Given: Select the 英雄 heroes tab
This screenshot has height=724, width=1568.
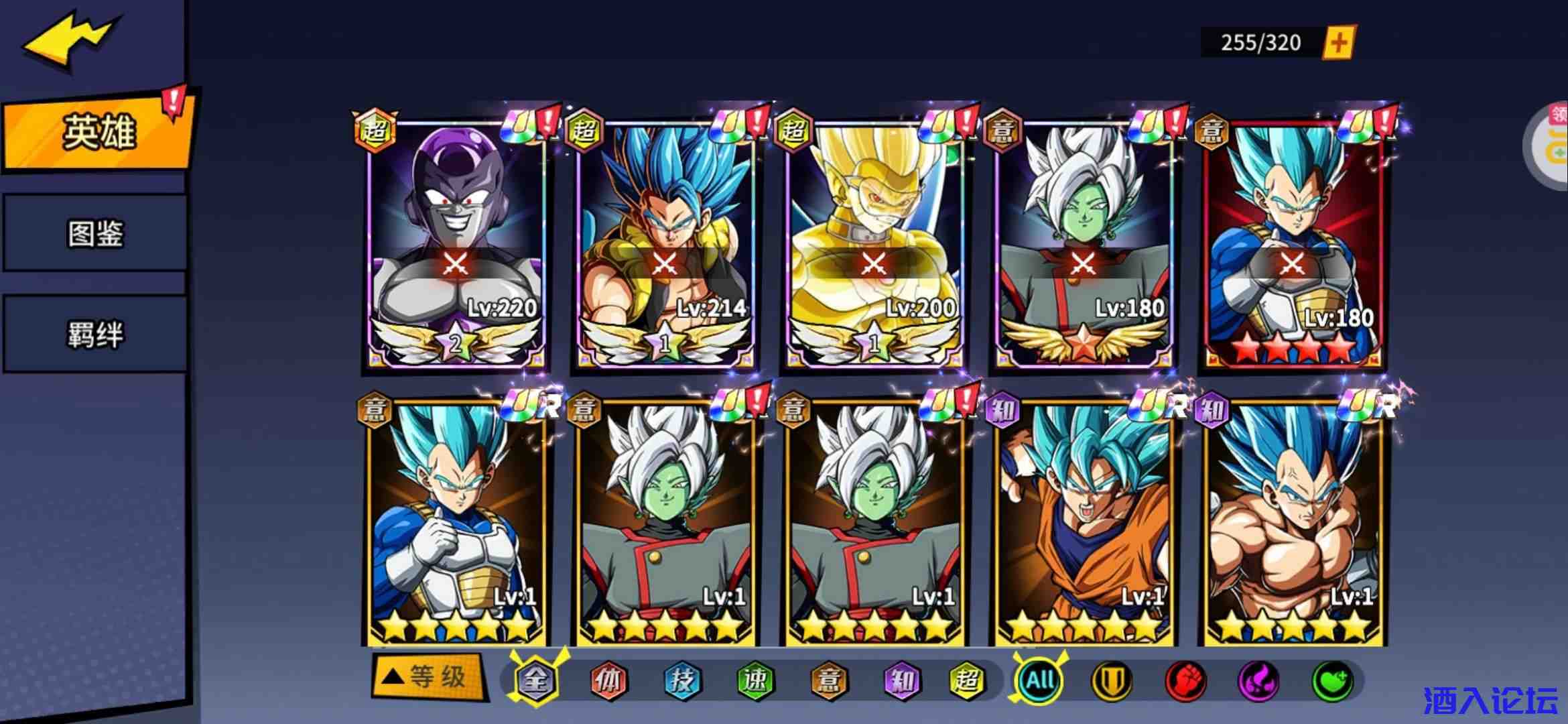Looking at the screenshot, I should click(99, 131).
